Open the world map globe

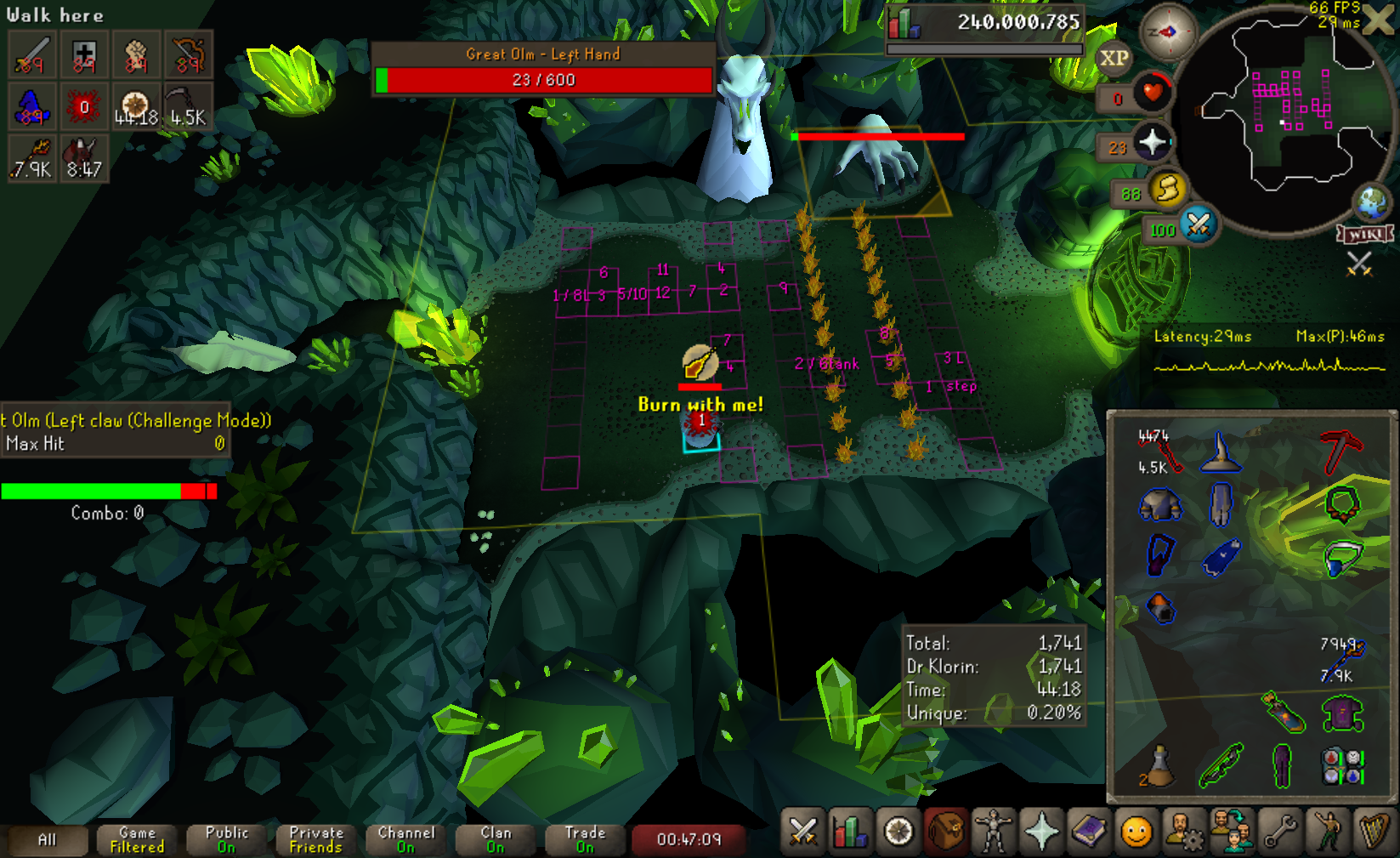point(1370,203)
